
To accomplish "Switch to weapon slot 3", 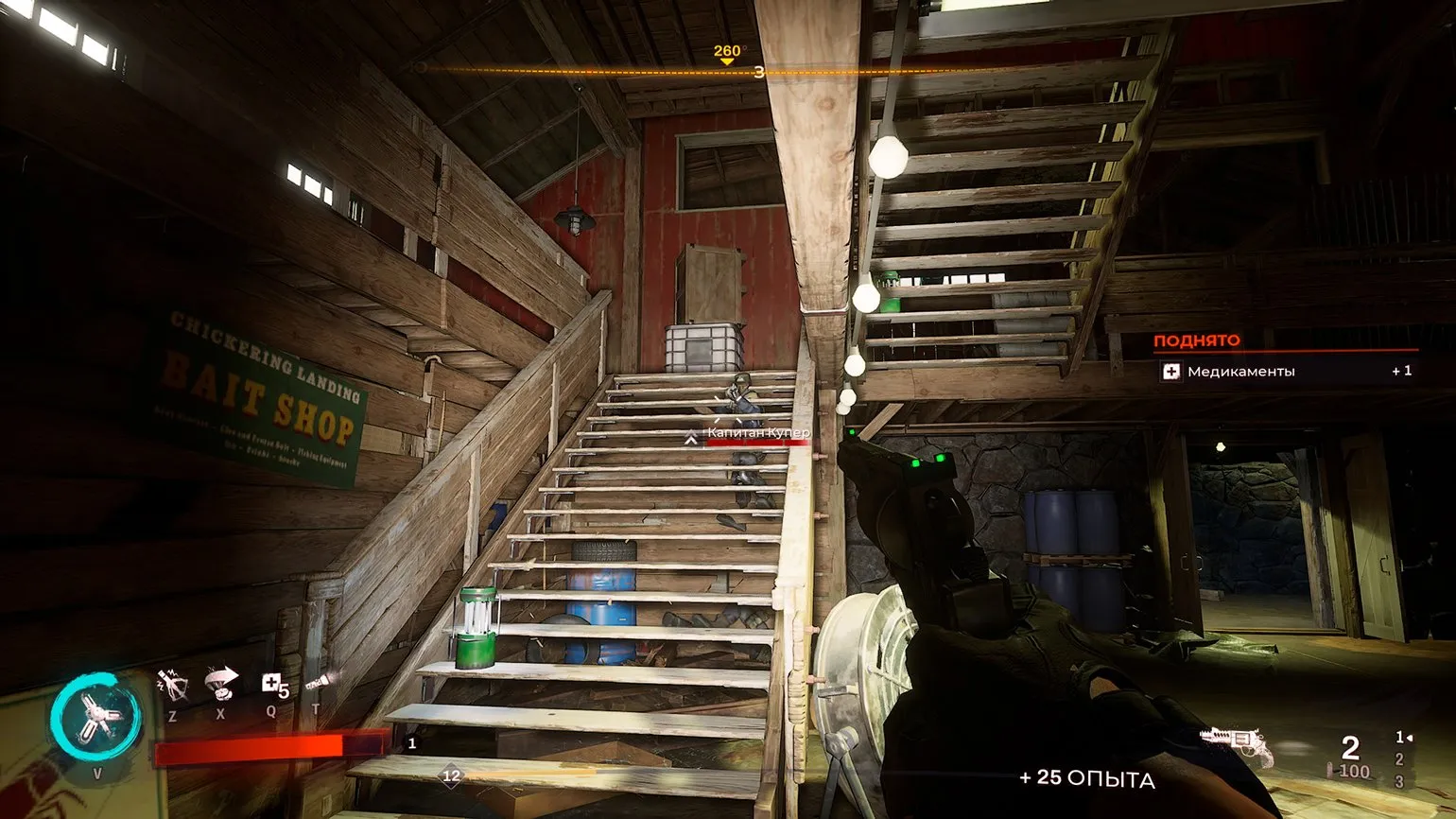I will pos(1399,782).
